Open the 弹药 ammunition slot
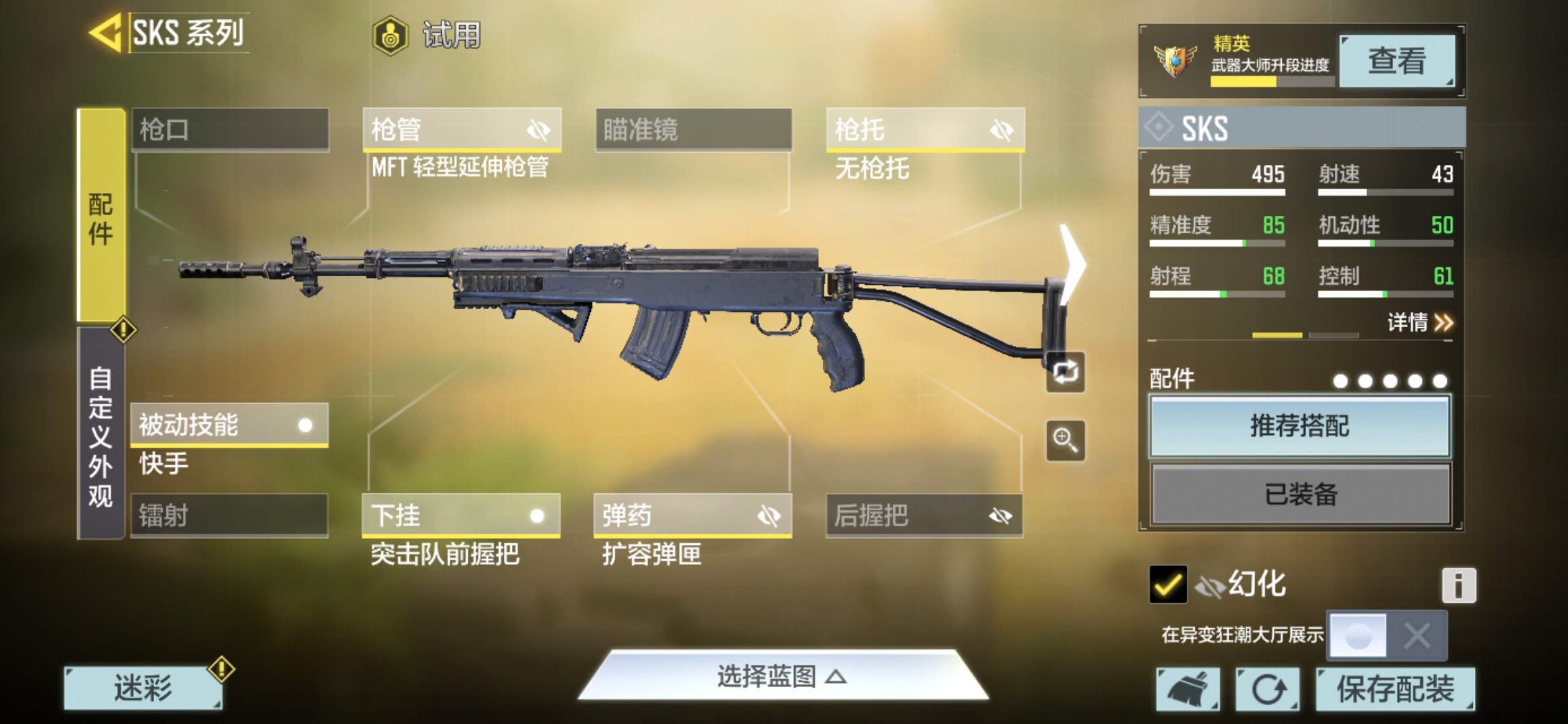The height and width of the screenshot is (724, 1568). [x=692, y=516]
